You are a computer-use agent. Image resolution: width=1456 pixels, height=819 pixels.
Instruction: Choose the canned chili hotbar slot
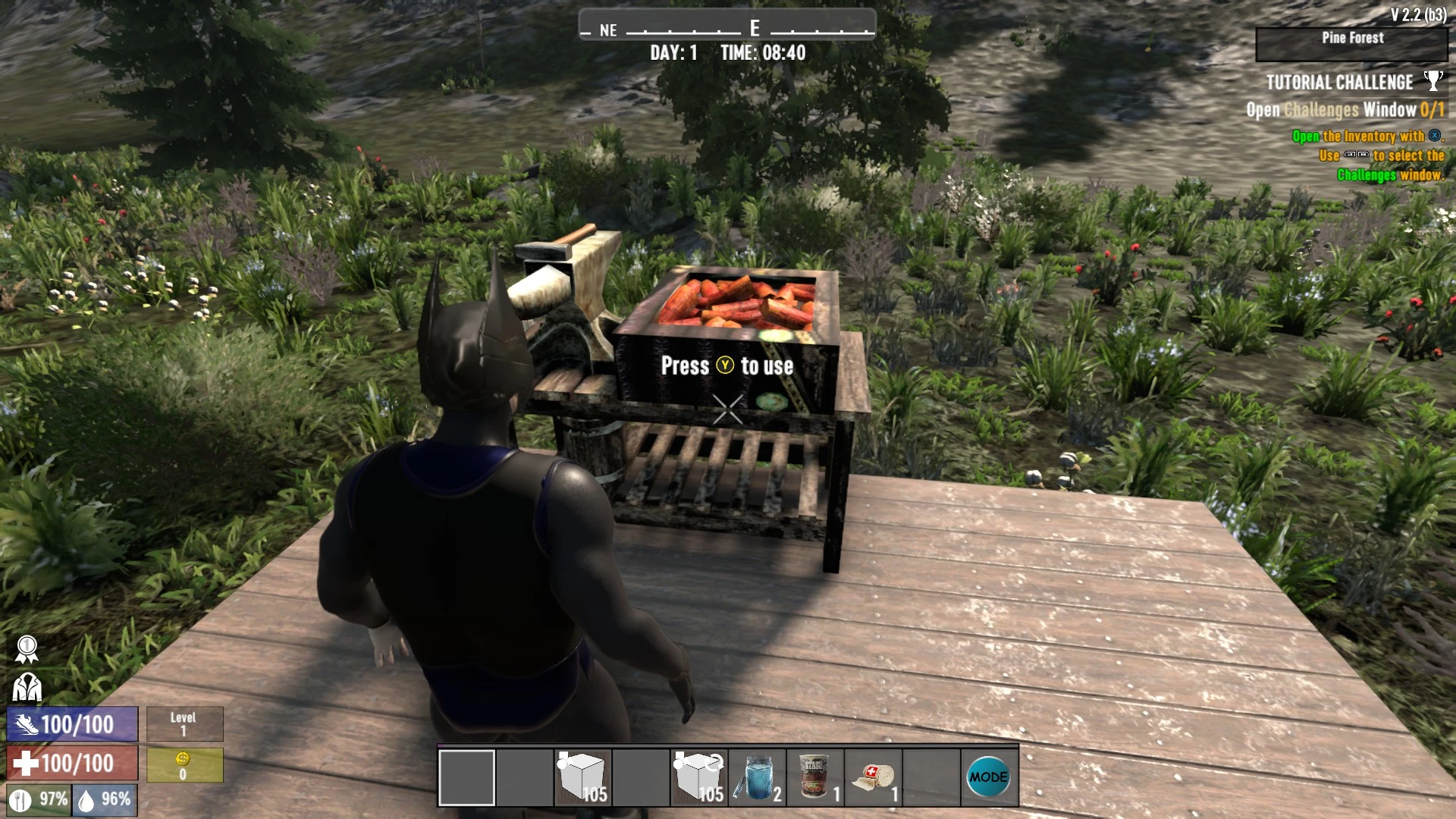[815, 777]
